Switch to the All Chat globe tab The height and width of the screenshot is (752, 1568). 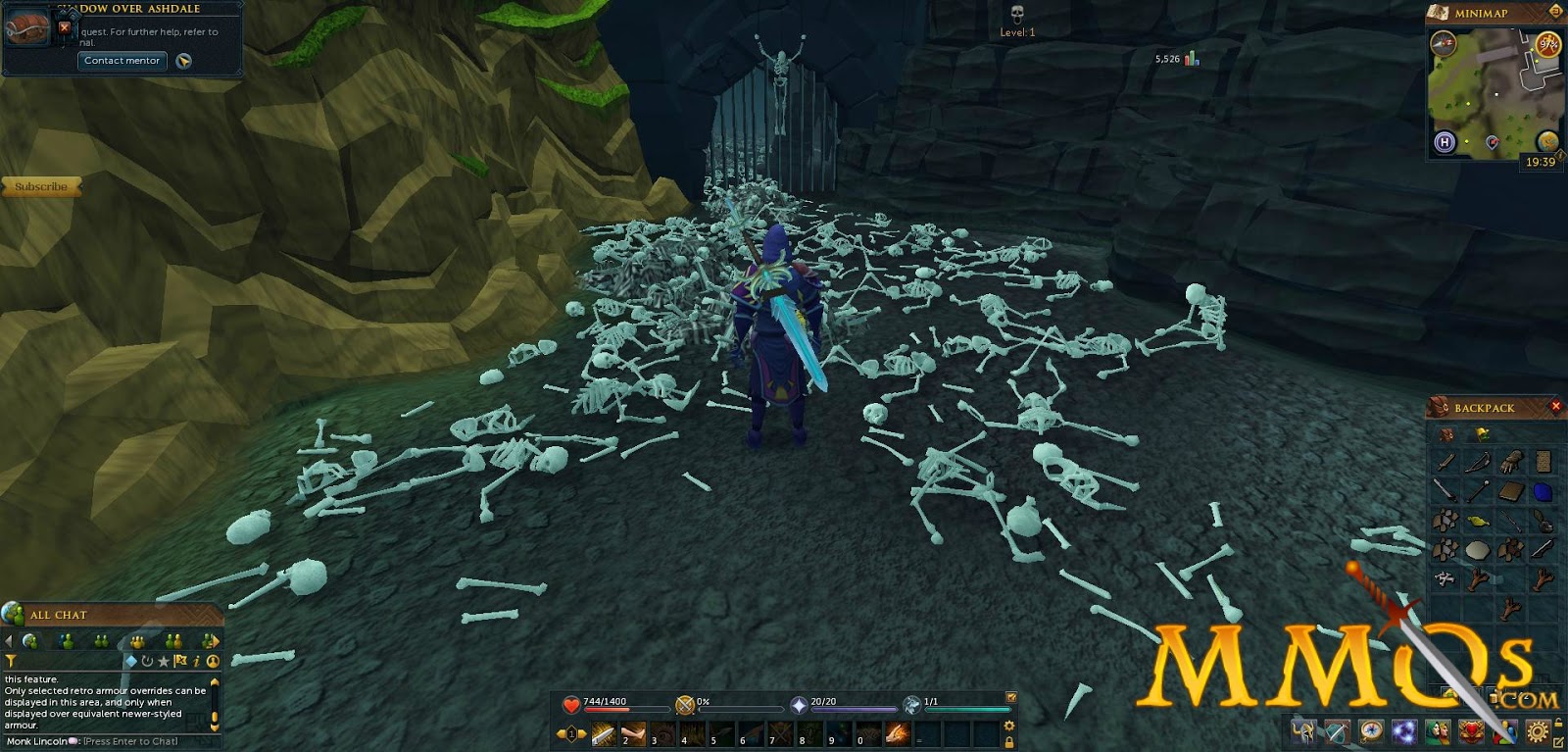pos(31,641)
